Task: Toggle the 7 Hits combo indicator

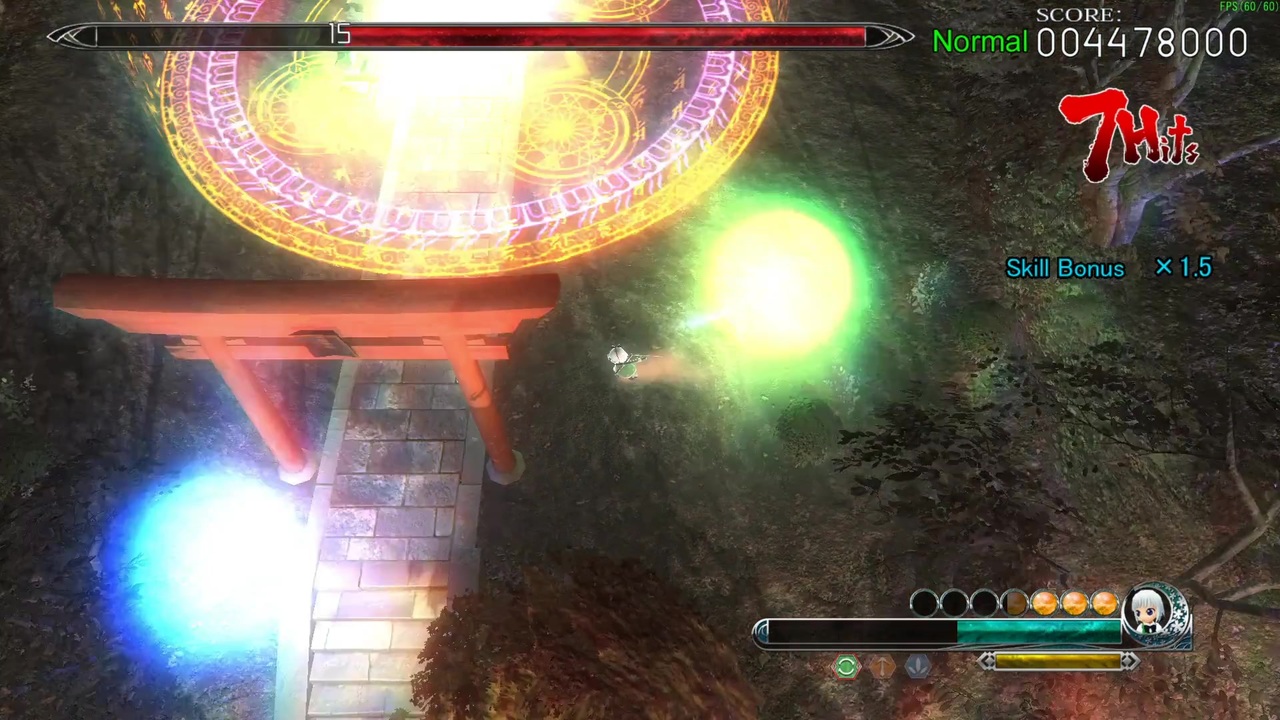Action: (1128, 135)
